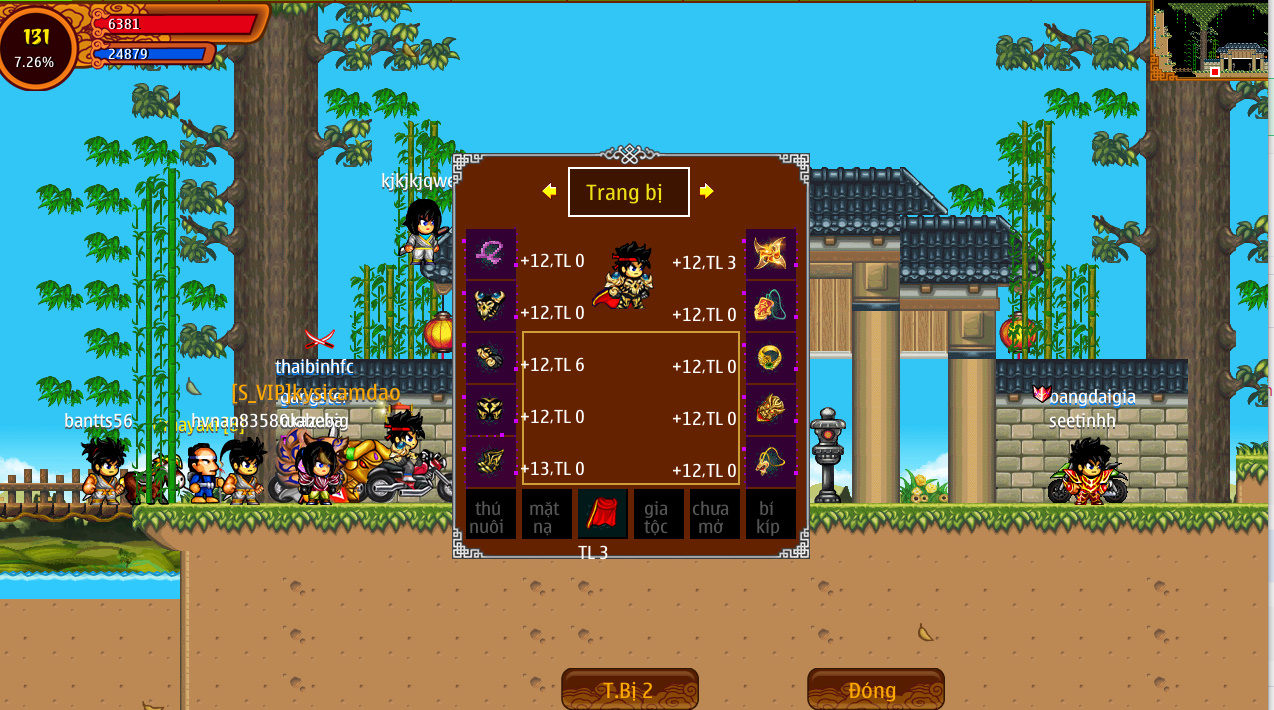Go to previous tab with left arrow

click(x=549, y=191)
